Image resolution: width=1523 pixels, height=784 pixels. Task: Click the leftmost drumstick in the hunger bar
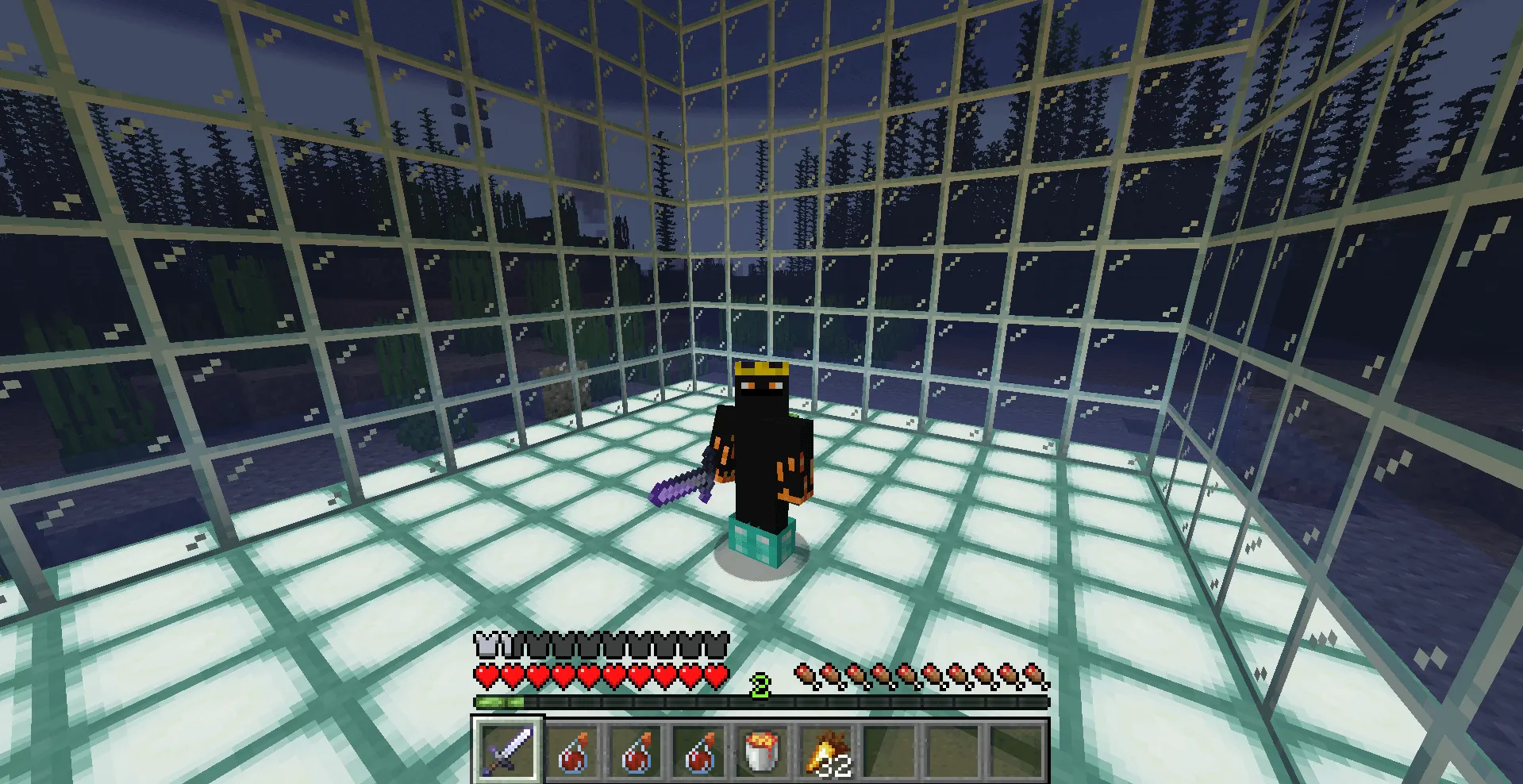pos(803,676)
